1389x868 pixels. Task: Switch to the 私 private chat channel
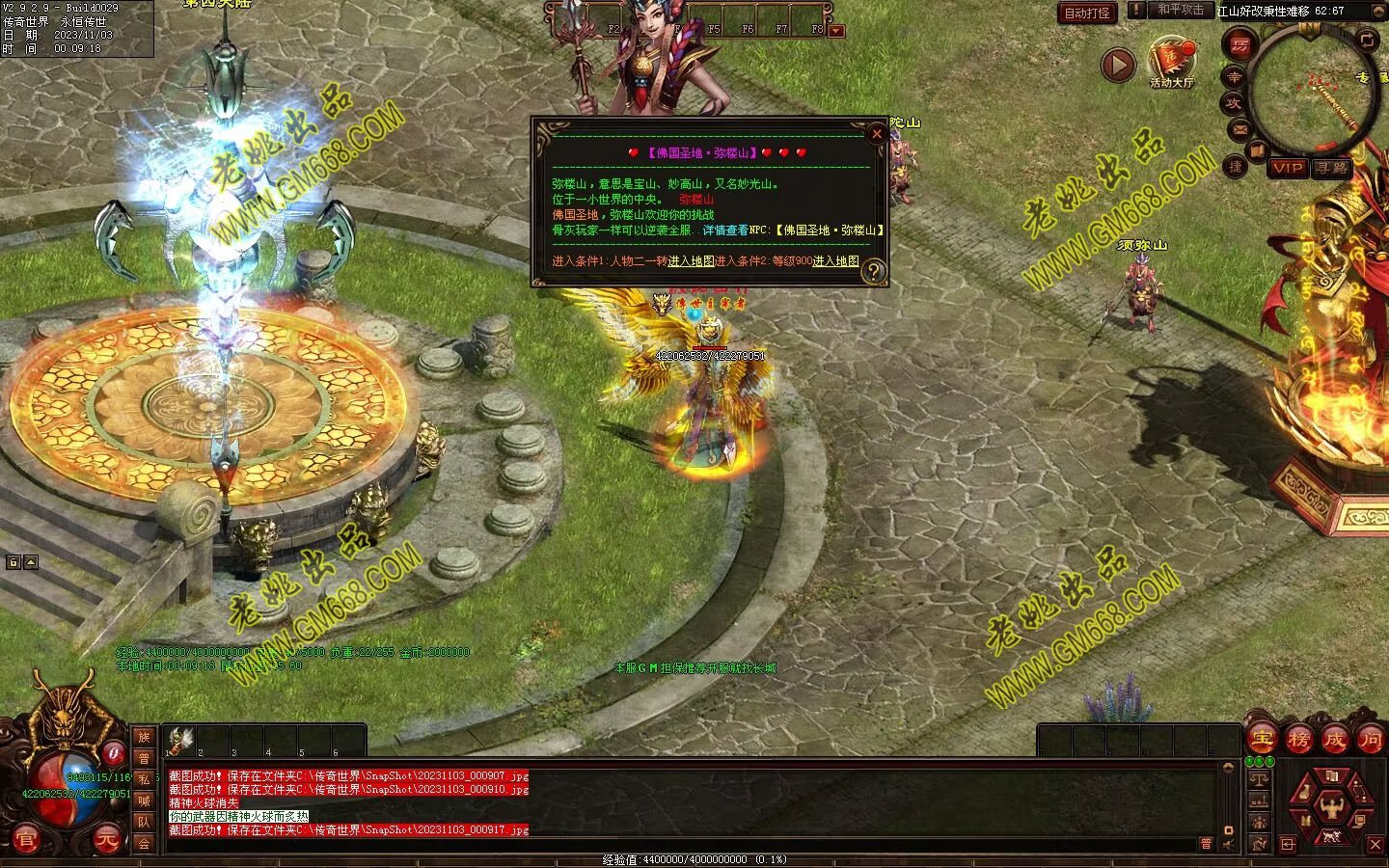tap(144, 779)
